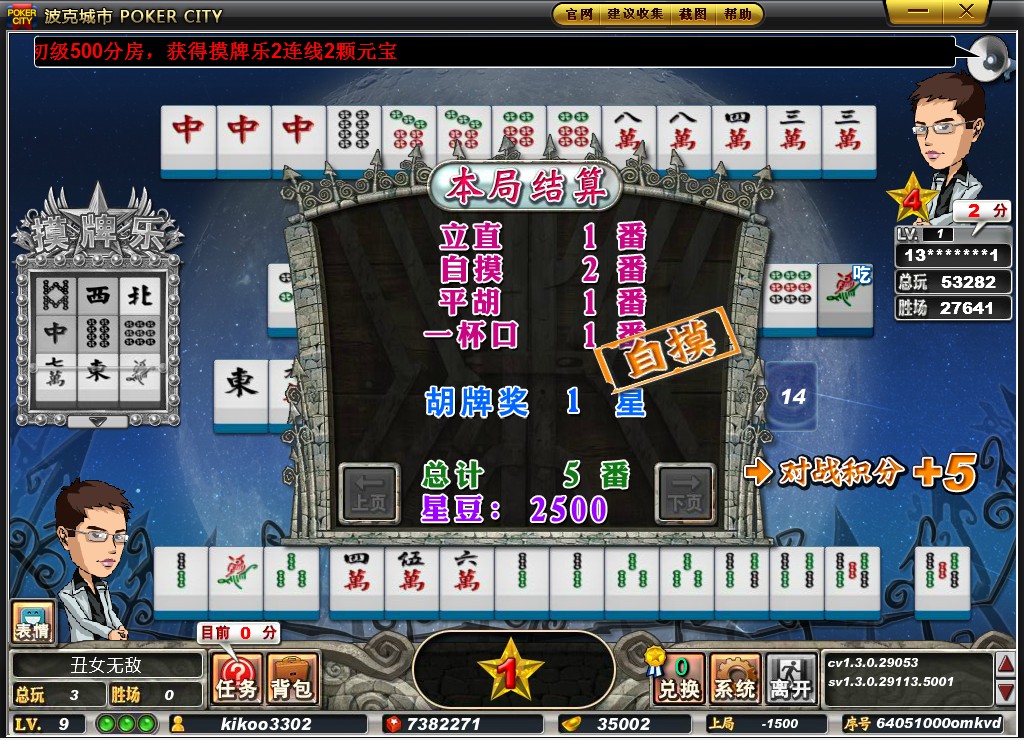This screenshot has width=1024, height=740.
Task: Open the 背包 backpack
Action: pos(292,679)
